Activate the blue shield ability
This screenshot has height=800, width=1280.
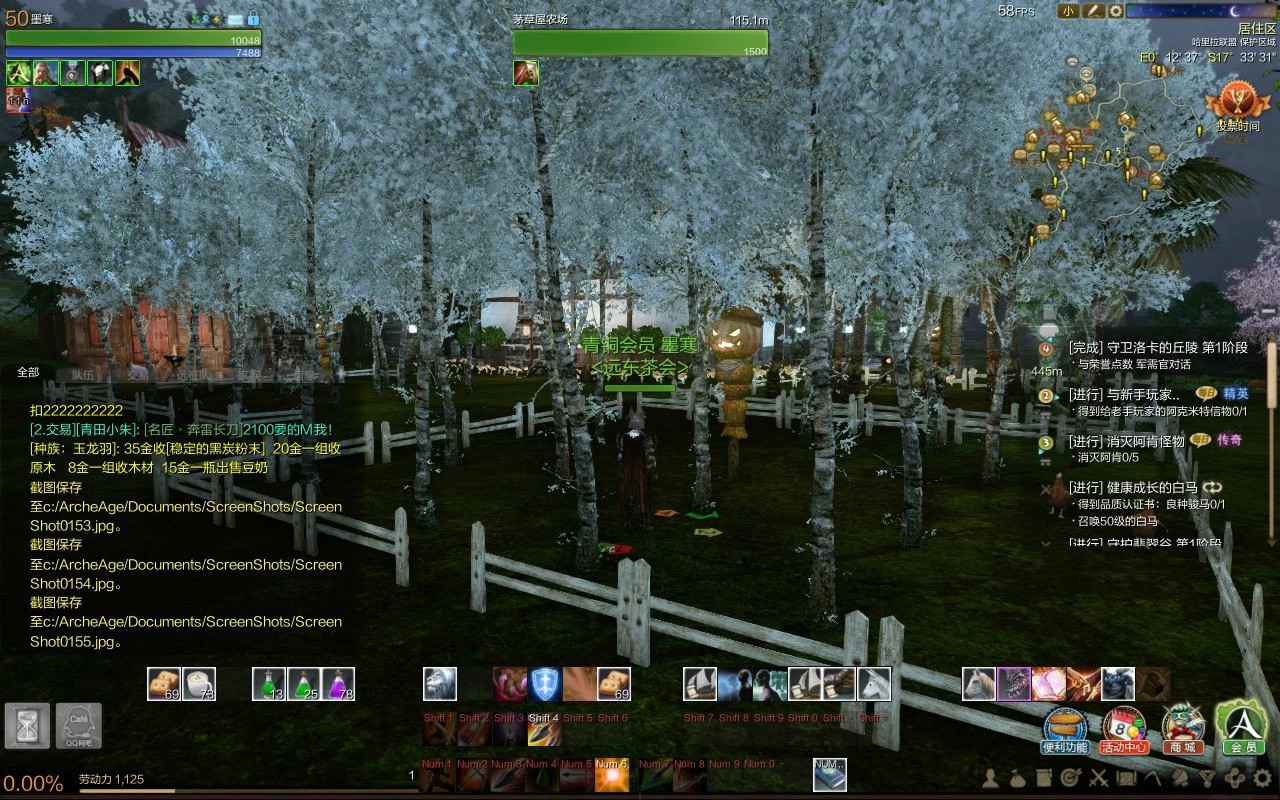[x=545, y=684]
